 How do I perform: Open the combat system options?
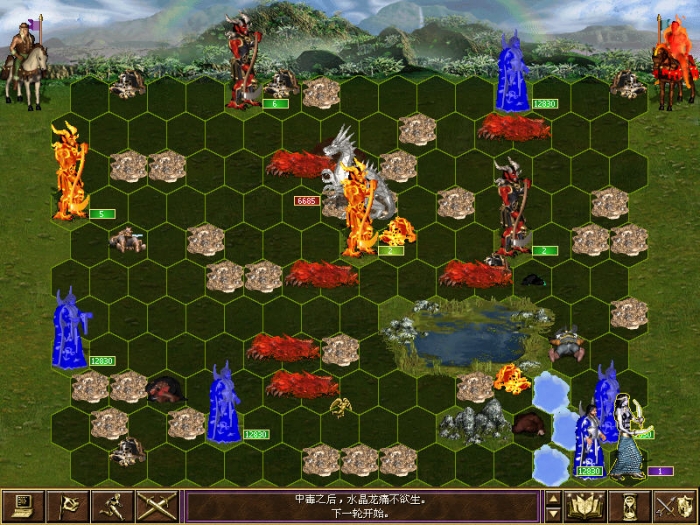click(22, 506)
